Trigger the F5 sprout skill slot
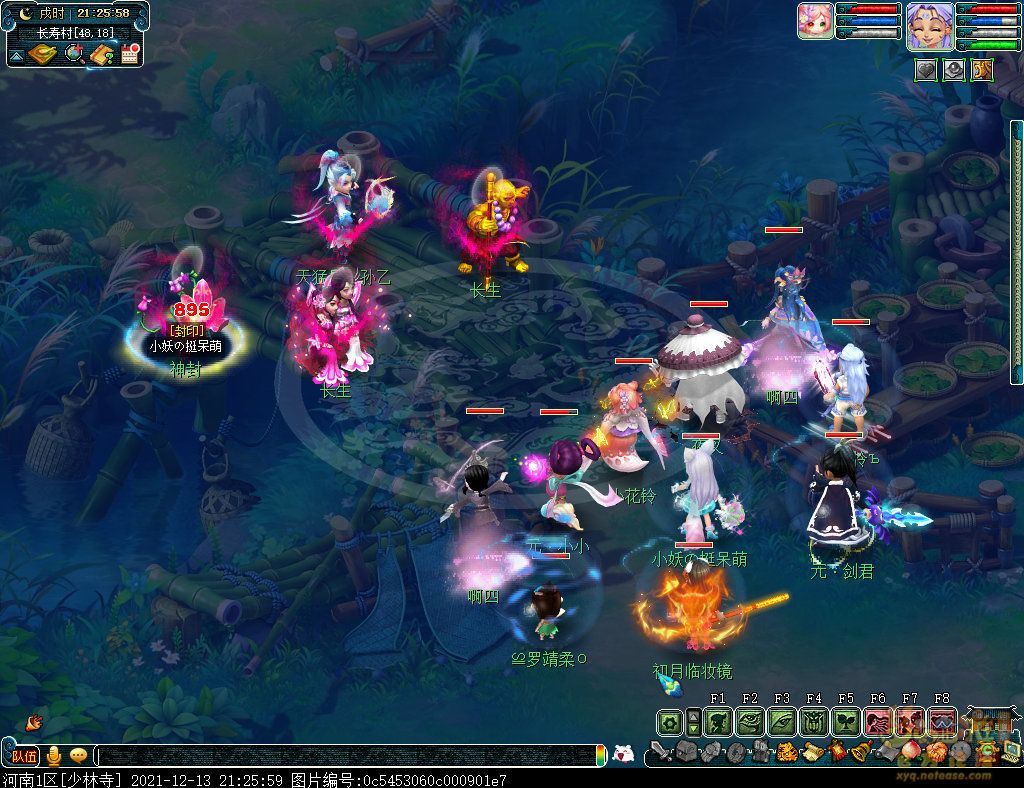 coord(846,721)
